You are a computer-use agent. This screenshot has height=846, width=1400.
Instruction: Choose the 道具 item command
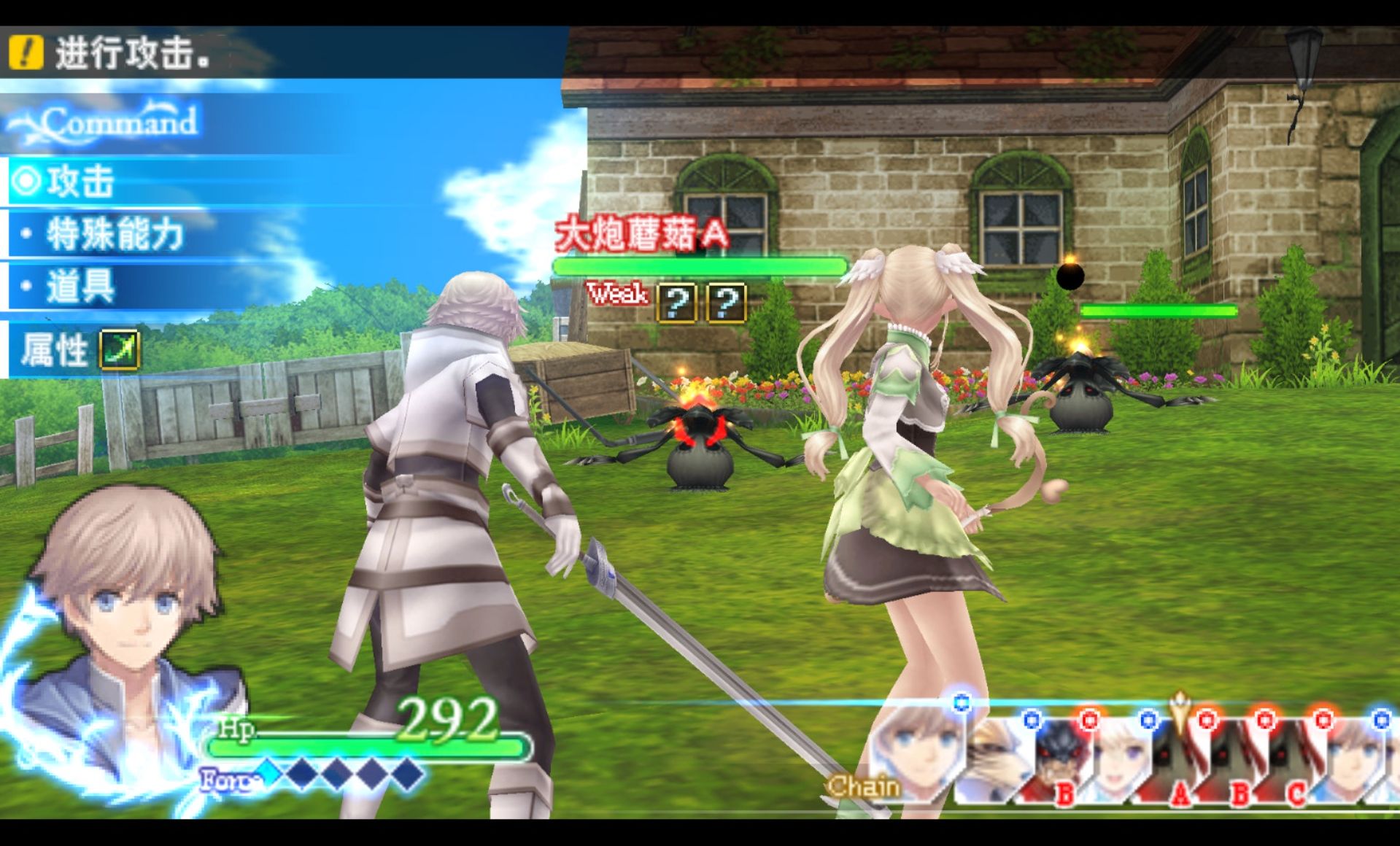tap(80, 287)
